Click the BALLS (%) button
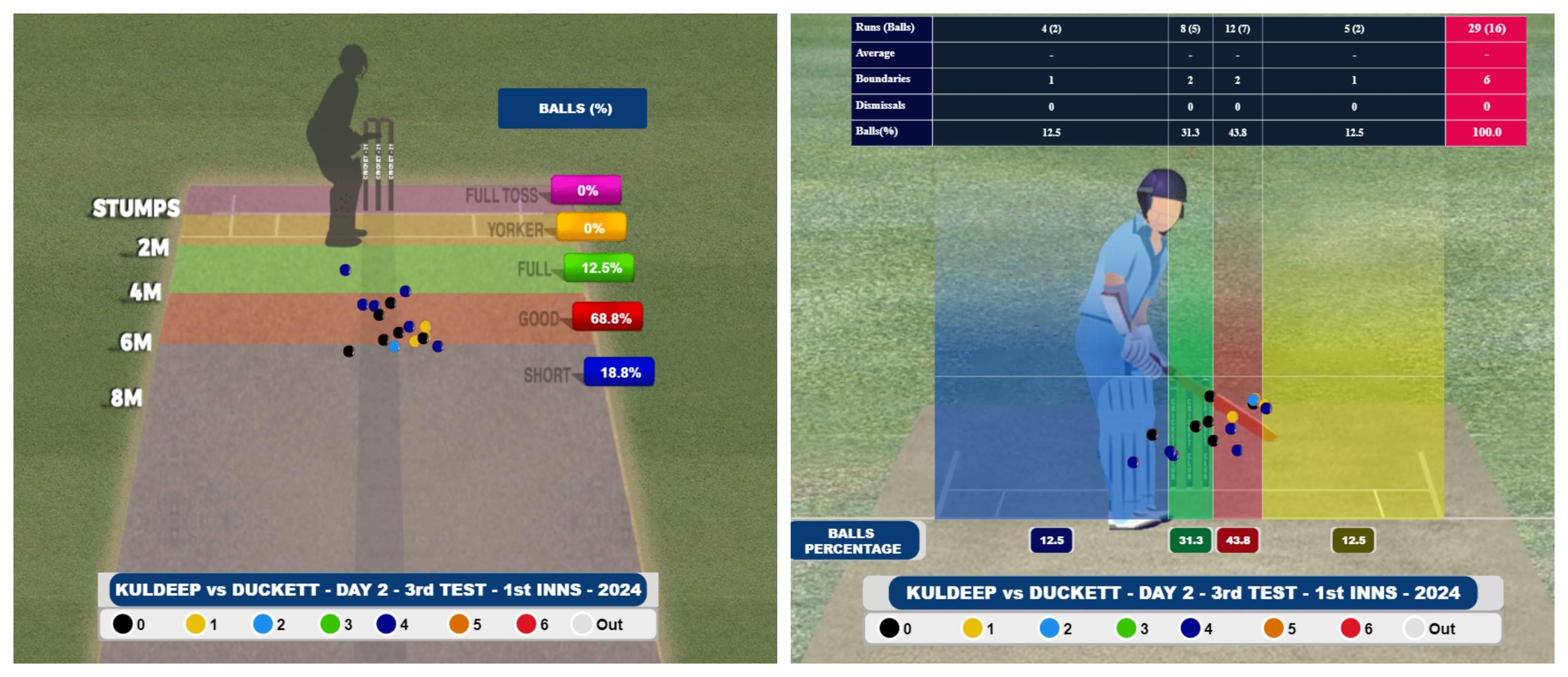This screenshot has height=677, width=1568. (x=572, y=109)
